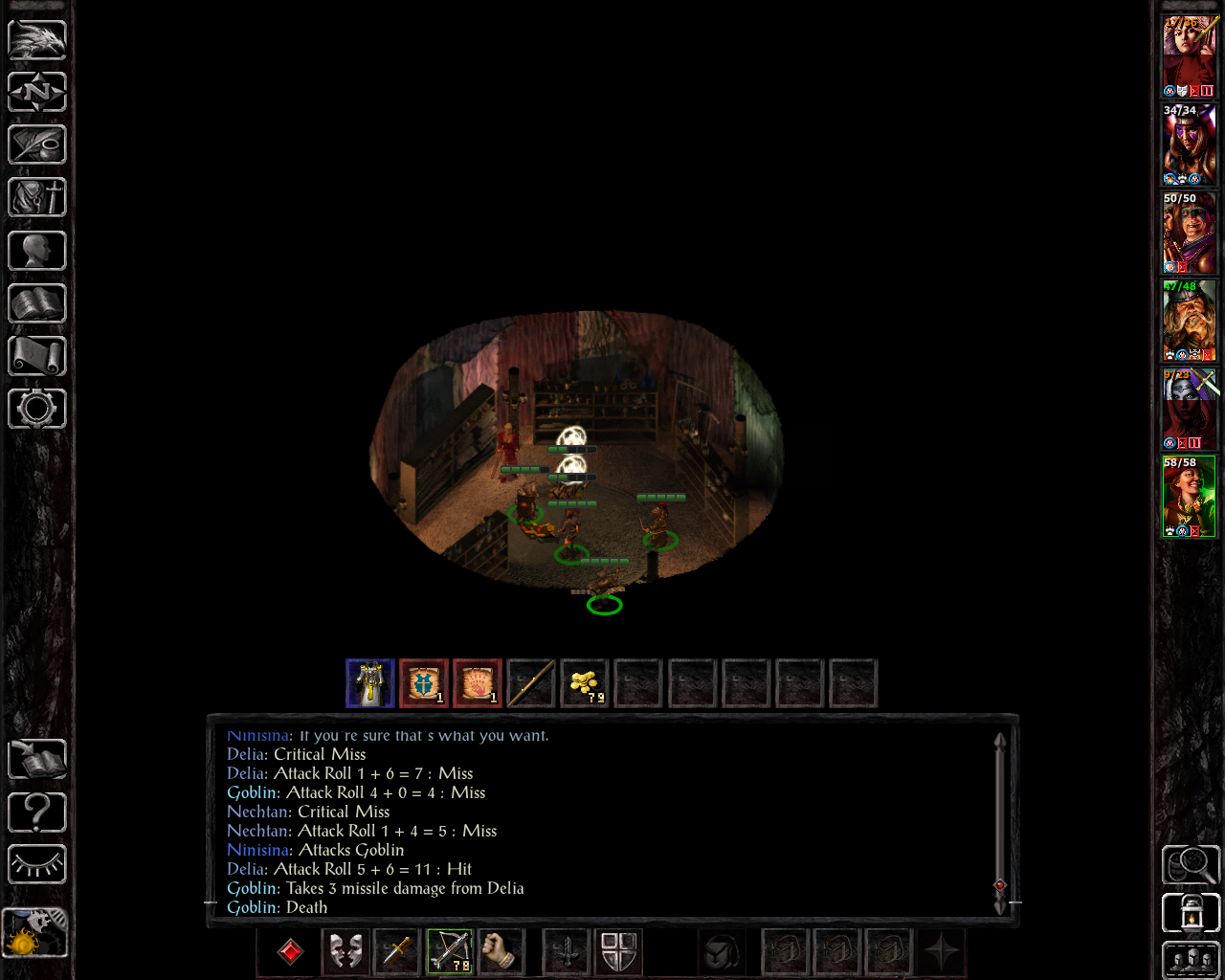
Task: Activate the twin masks ability button
Action: pyautogui.click(x=345, y=951)
